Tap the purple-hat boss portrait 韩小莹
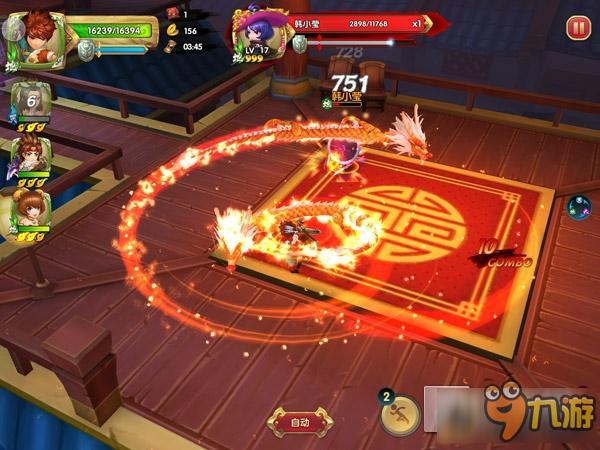Screen dimensions: 600x450 [x=257, y=36]
